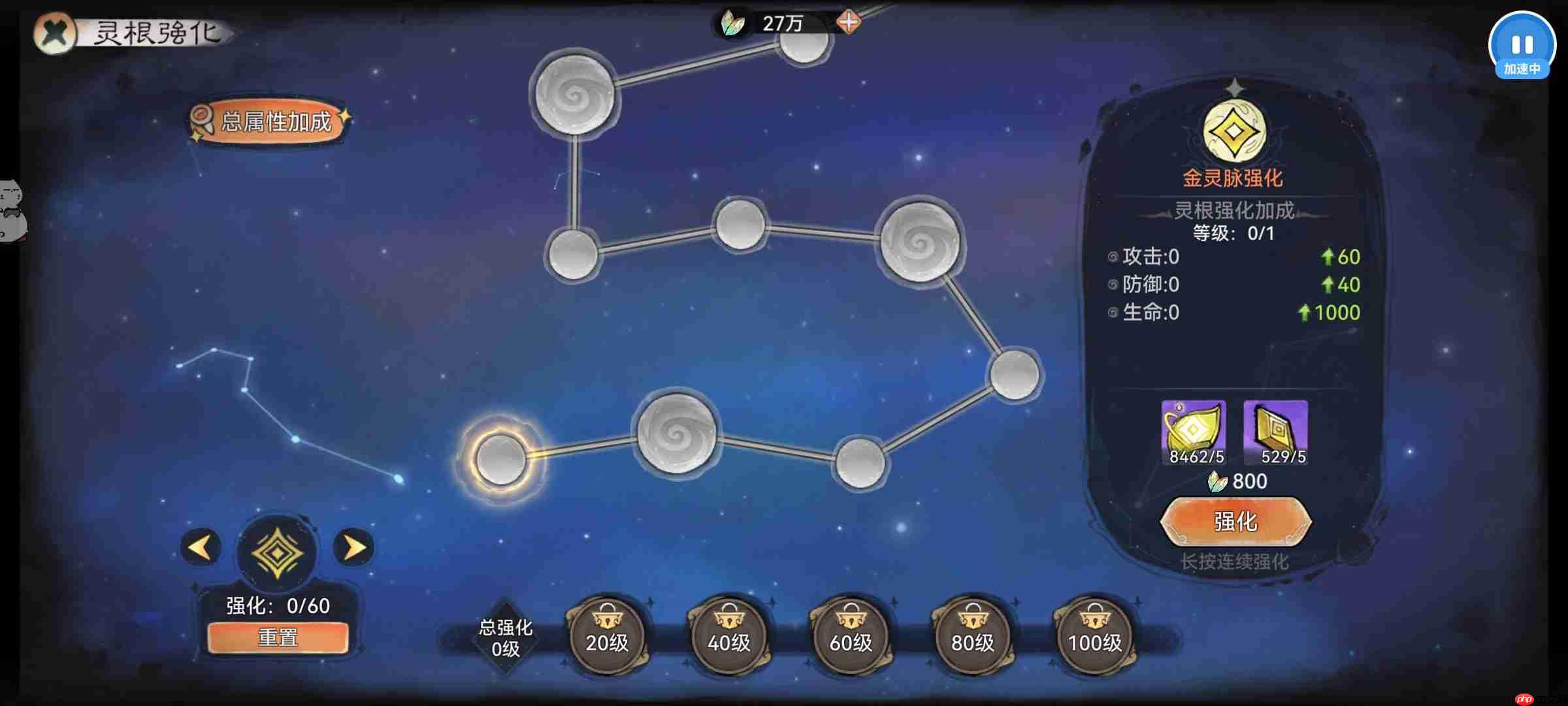1568x706 pixels.
Task: Click left arrow to view previous spirit root
Action: [201, 548]
